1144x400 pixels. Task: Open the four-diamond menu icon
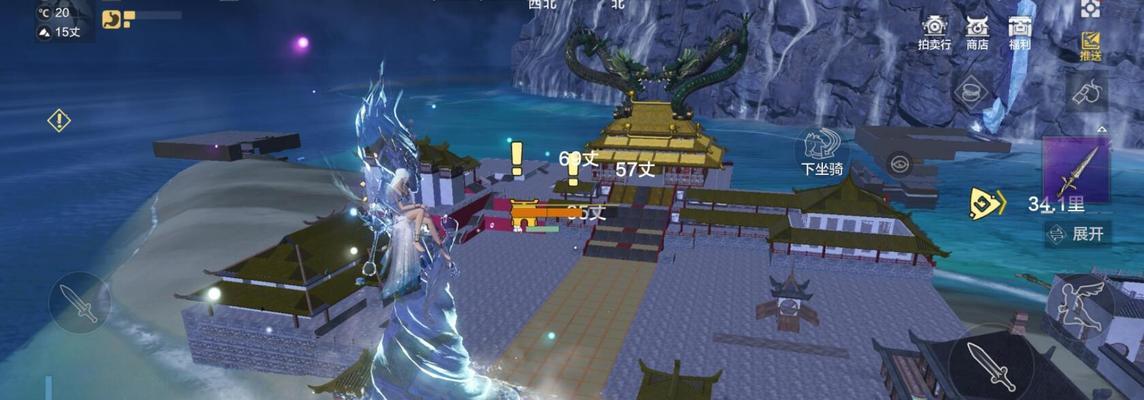[x=1090, y=9]
